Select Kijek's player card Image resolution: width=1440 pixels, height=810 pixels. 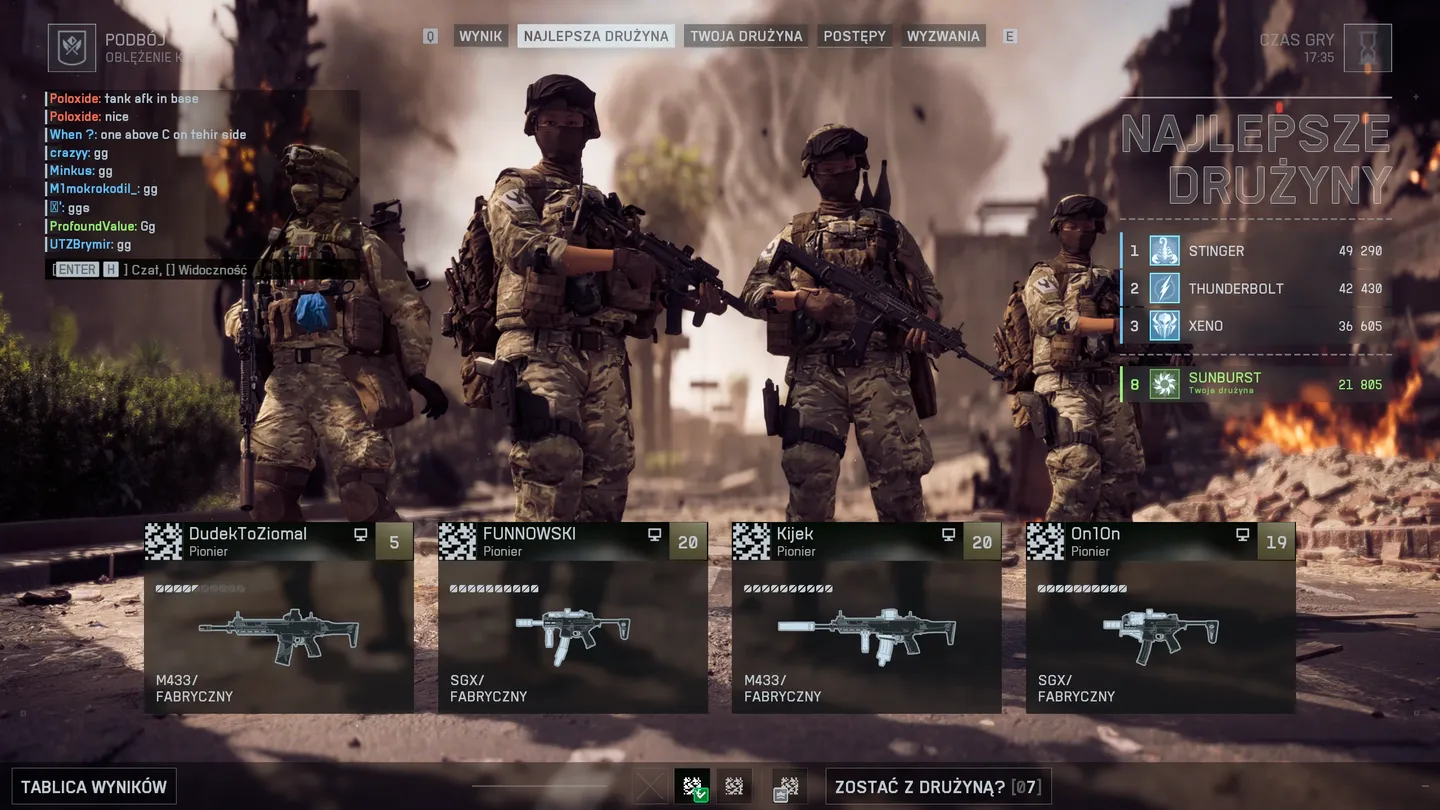click(x=867, y=617)
